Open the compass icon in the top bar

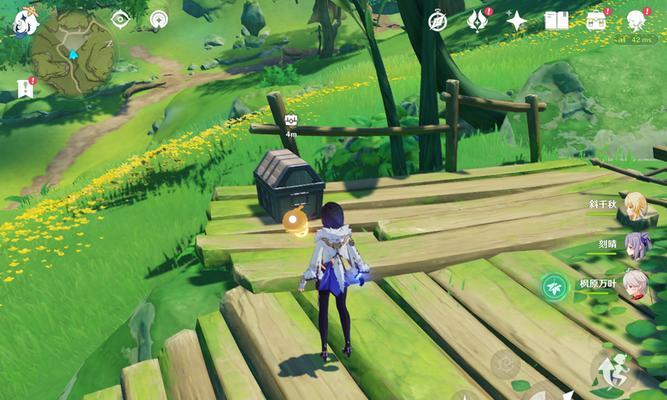coord(438,21)
